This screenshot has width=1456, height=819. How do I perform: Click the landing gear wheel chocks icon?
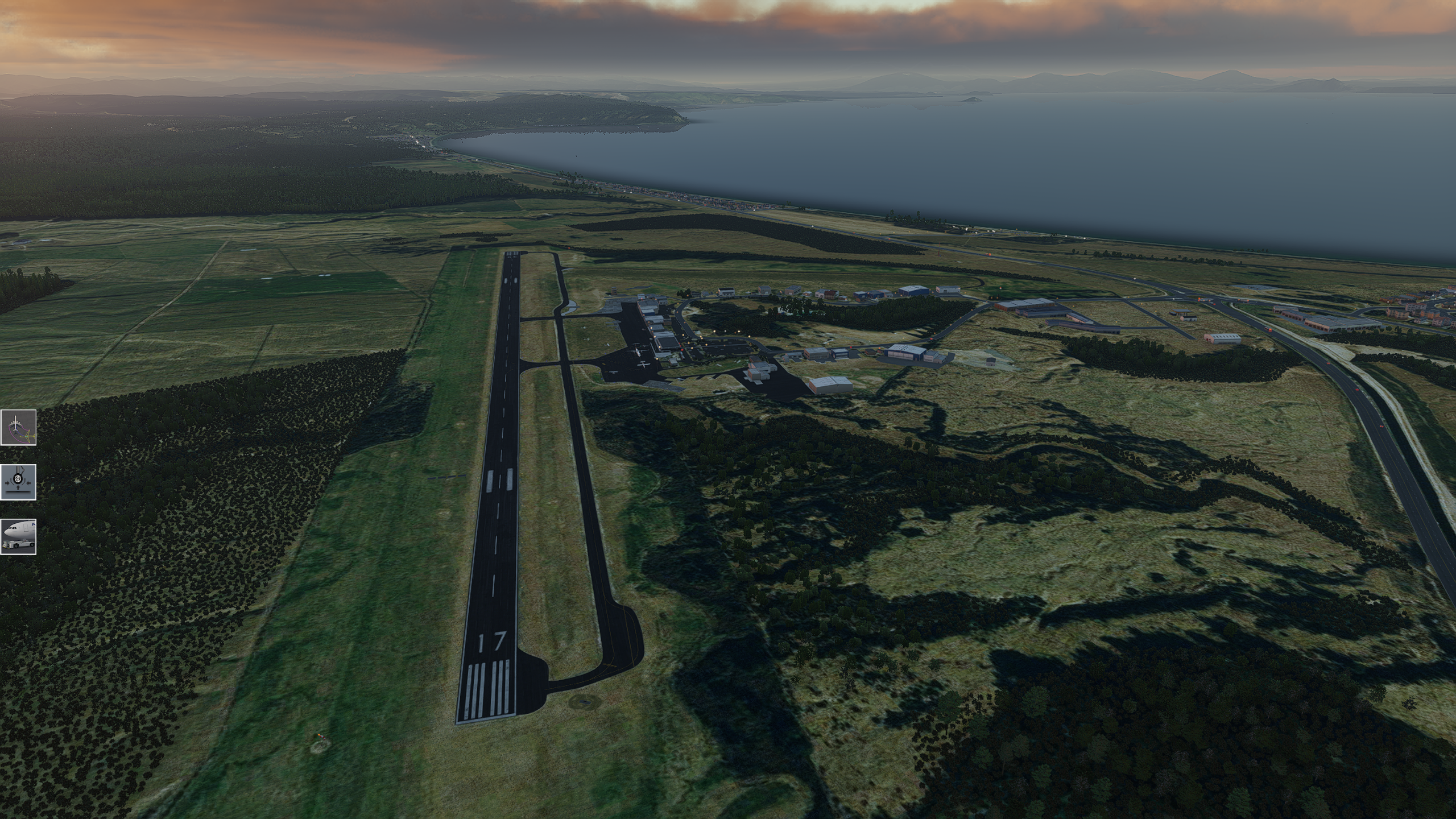click(x=18, y=482)
